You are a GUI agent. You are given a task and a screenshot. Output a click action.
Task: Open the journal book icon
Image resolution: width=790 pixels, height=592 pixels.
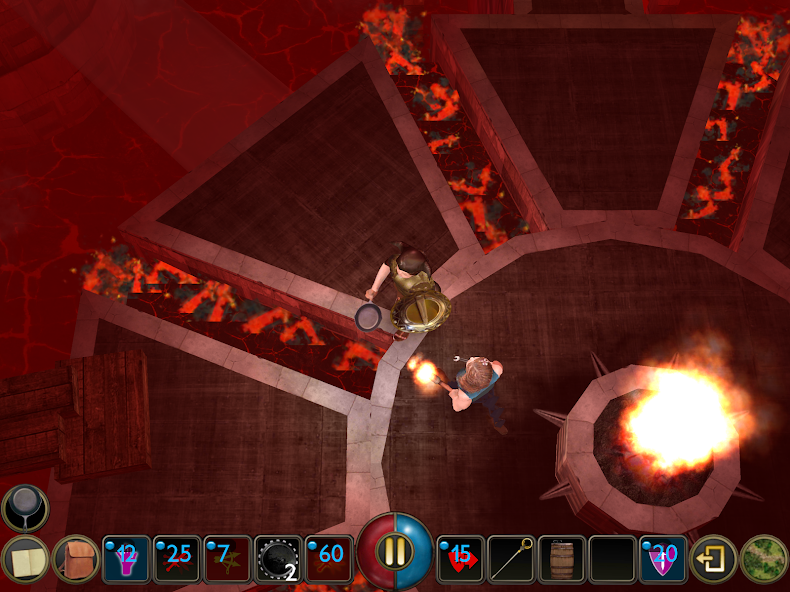(25, 559)
